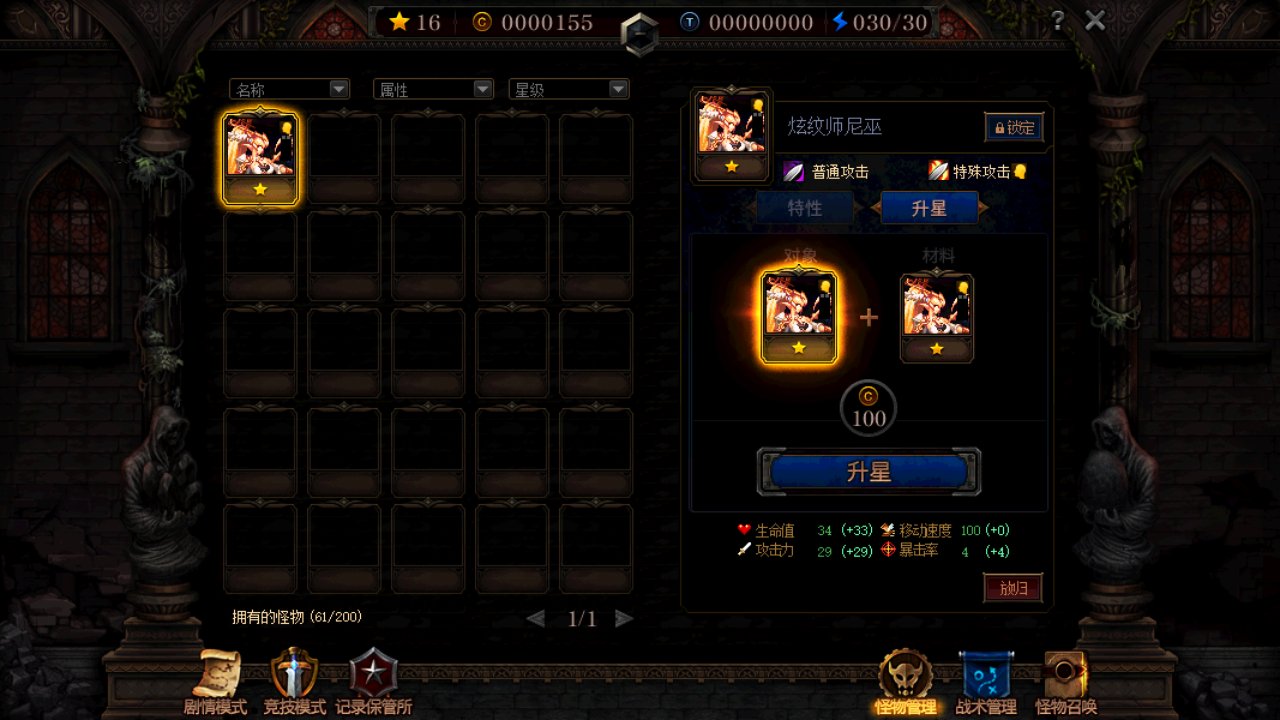Select the monster card in the list

[260, 159]
